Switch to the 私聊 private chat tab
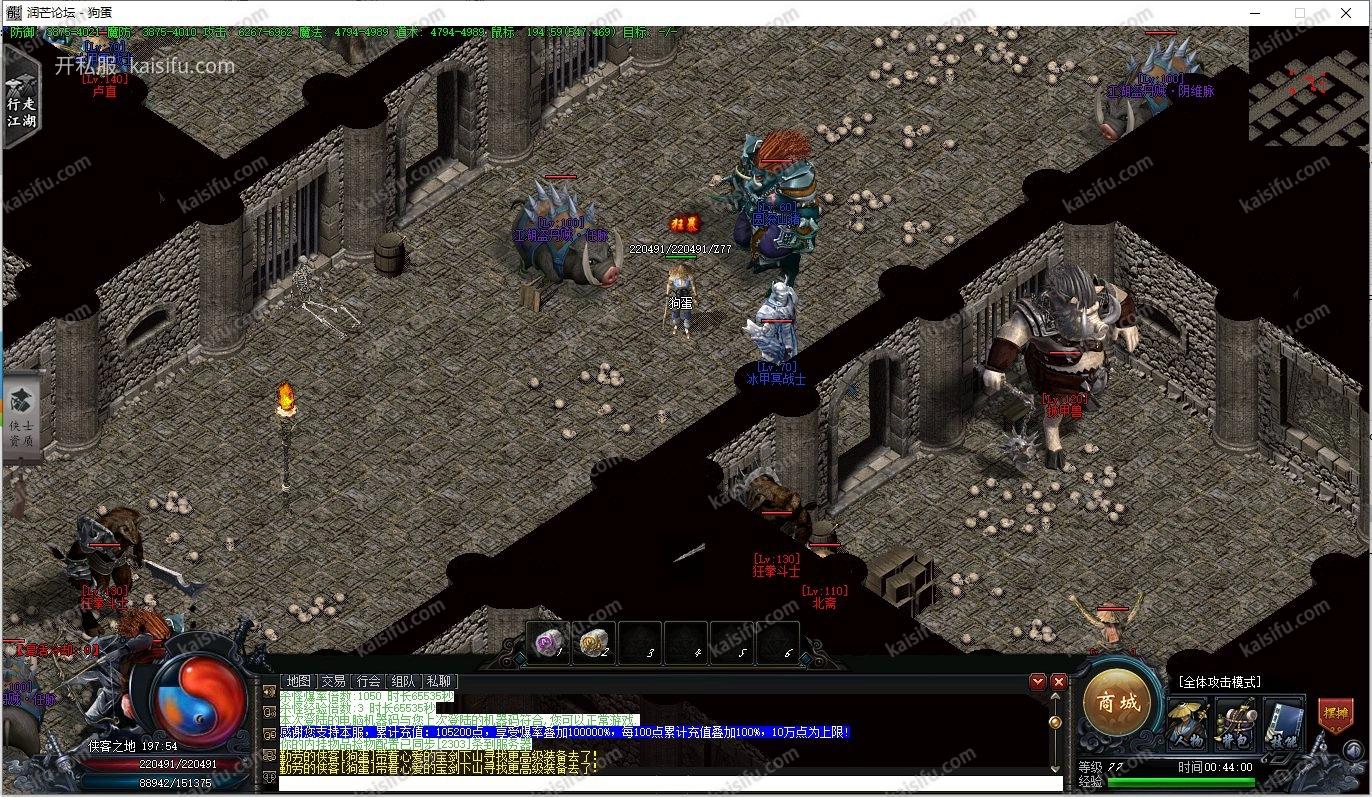Image resolution: width=1372 pixels, height=797 pixels. (439, 681)
